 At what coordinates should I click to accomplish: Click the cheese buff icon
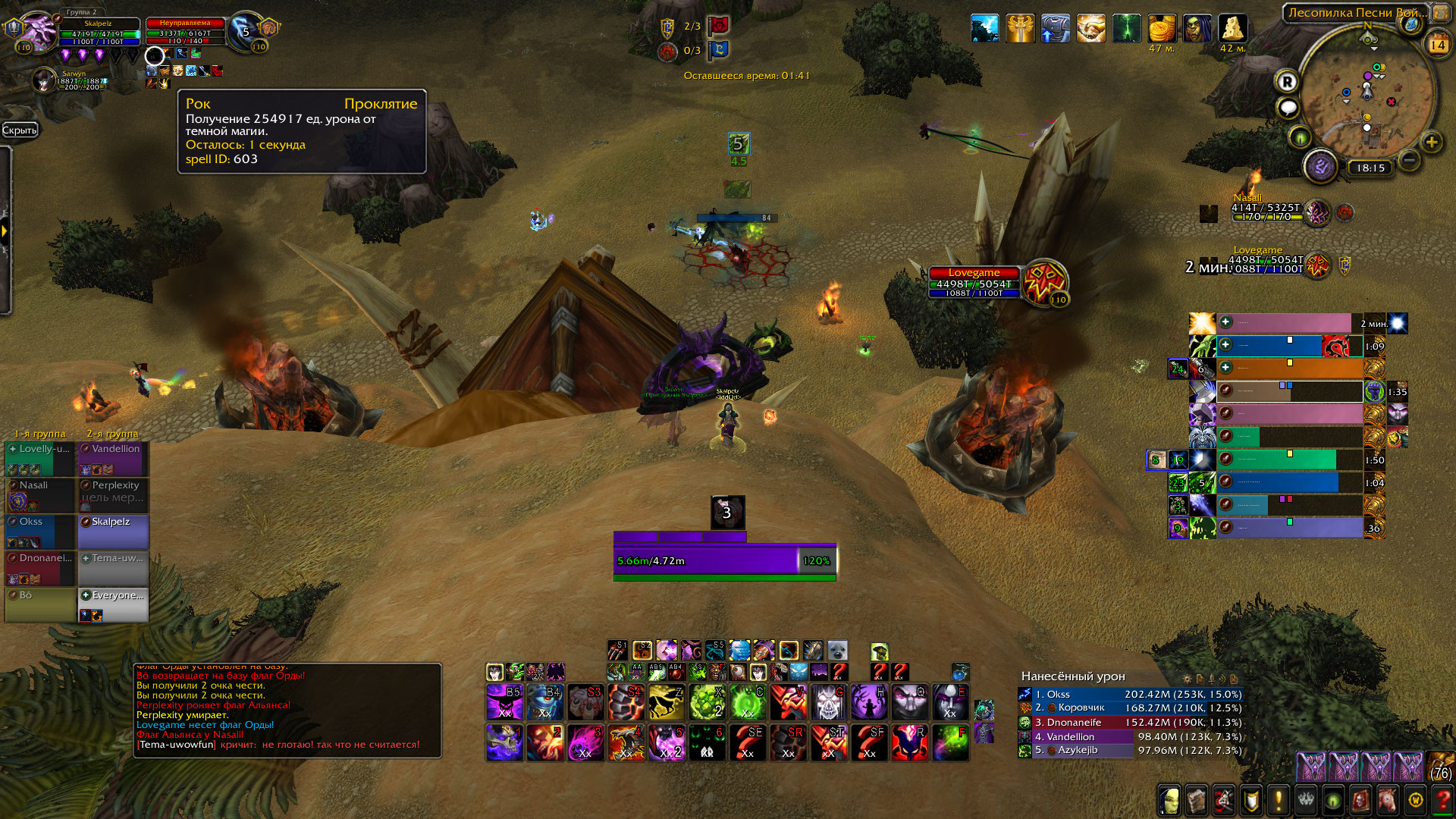tap(1232, 29)
